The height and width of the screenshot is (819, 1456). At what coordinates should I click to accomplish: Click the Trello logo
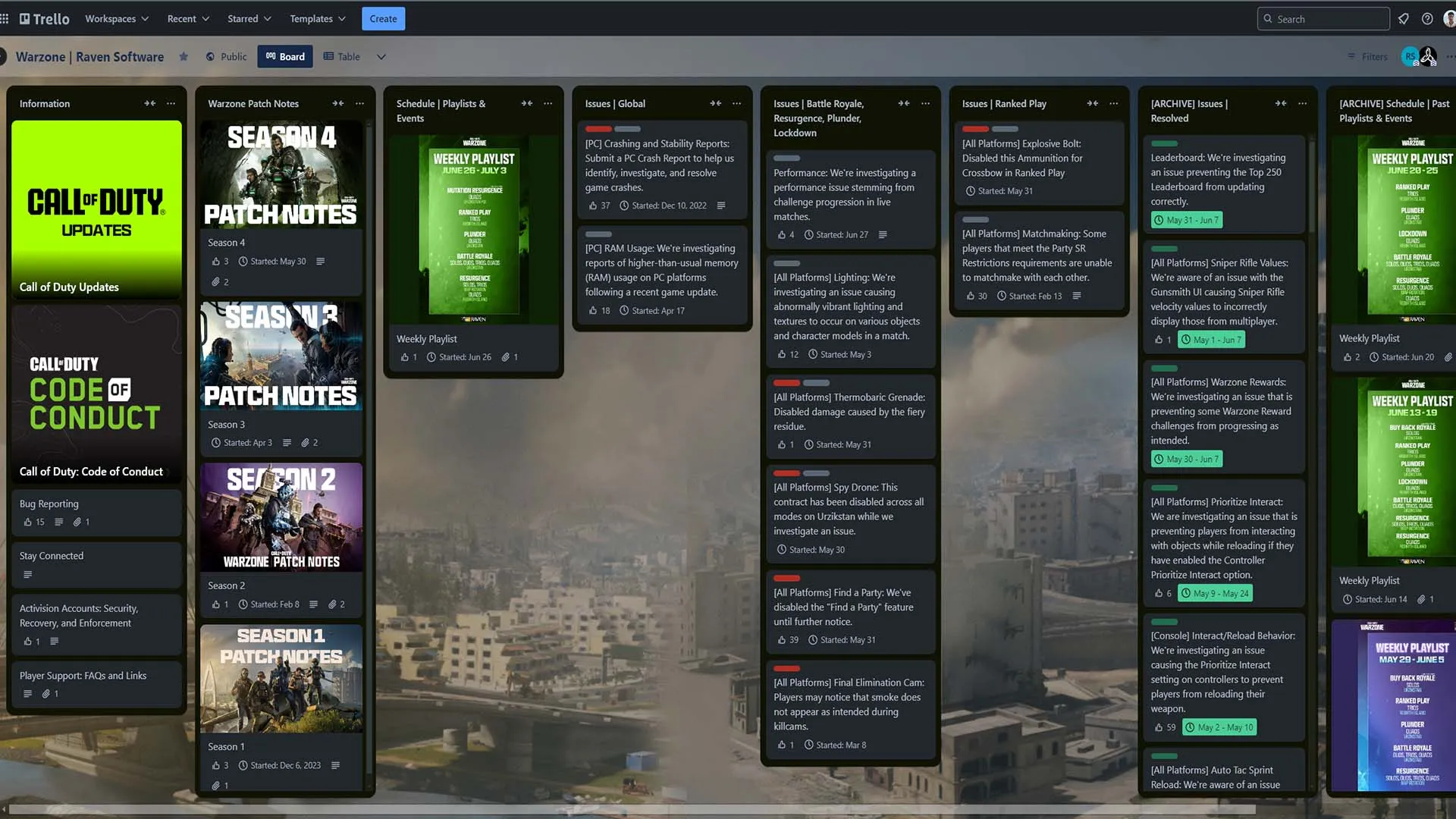(x=43, y=18)
